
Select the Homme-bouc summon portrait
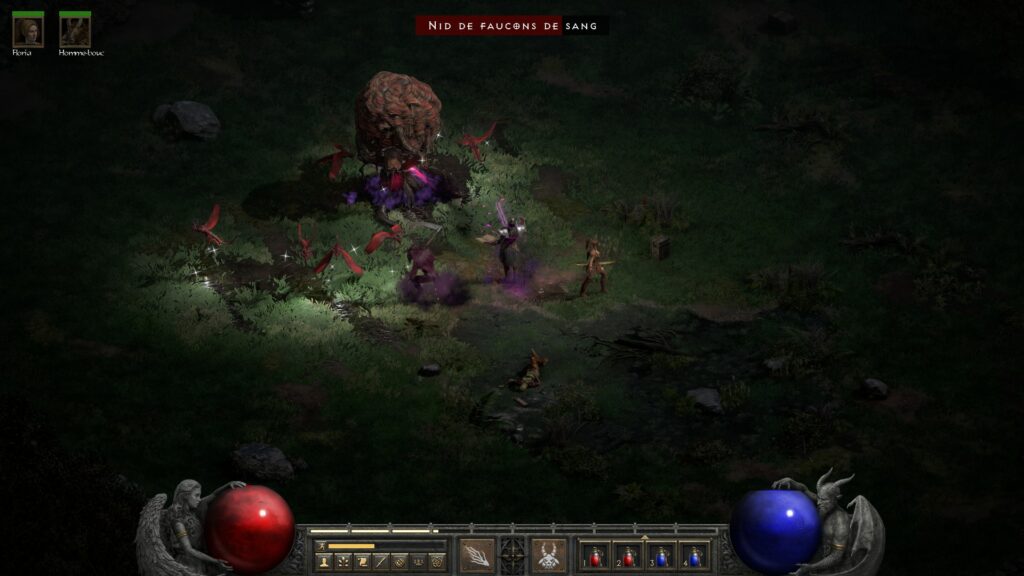click(x=75, y=31)
